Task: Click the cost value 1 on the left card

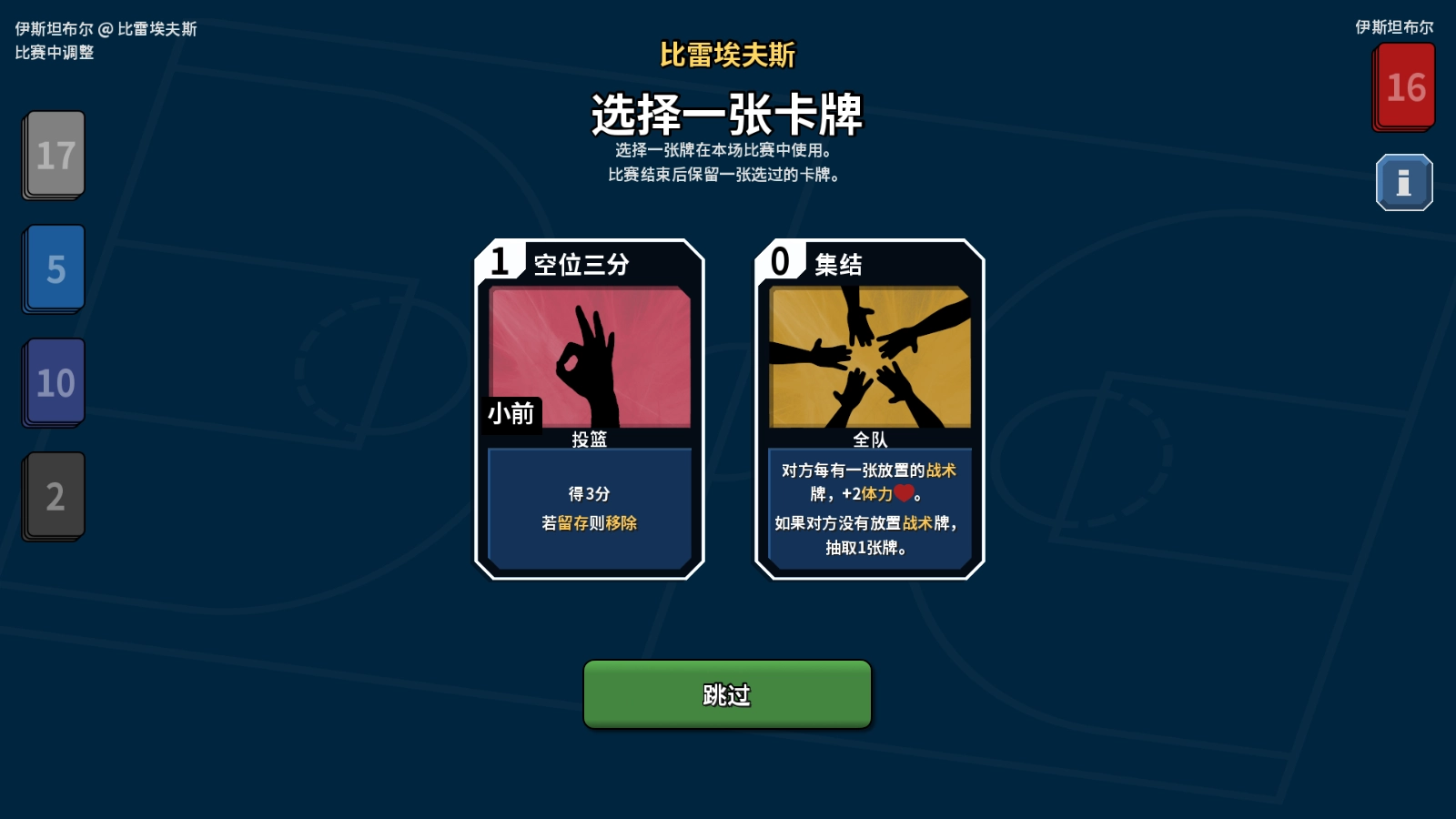Action: [x=499, y=263]
